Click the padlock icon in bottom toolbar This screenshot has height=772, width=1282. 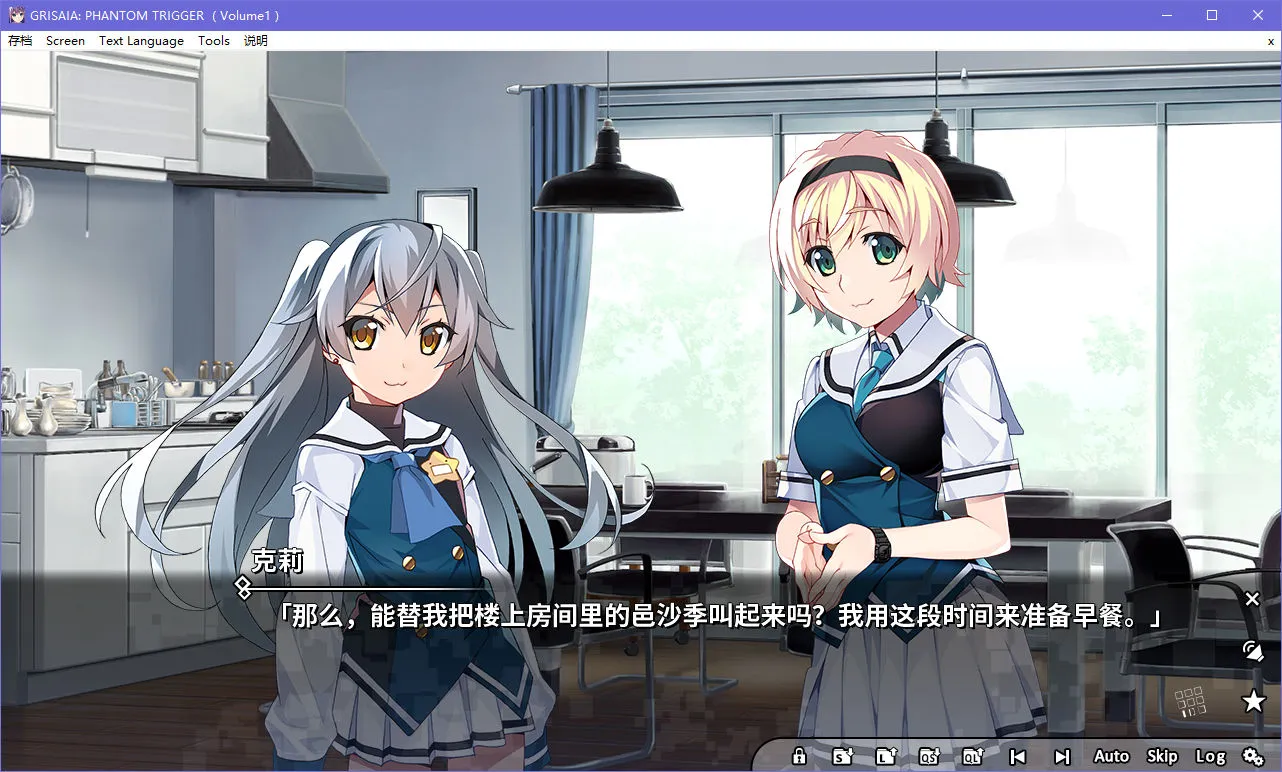click(x=797, y=756)
